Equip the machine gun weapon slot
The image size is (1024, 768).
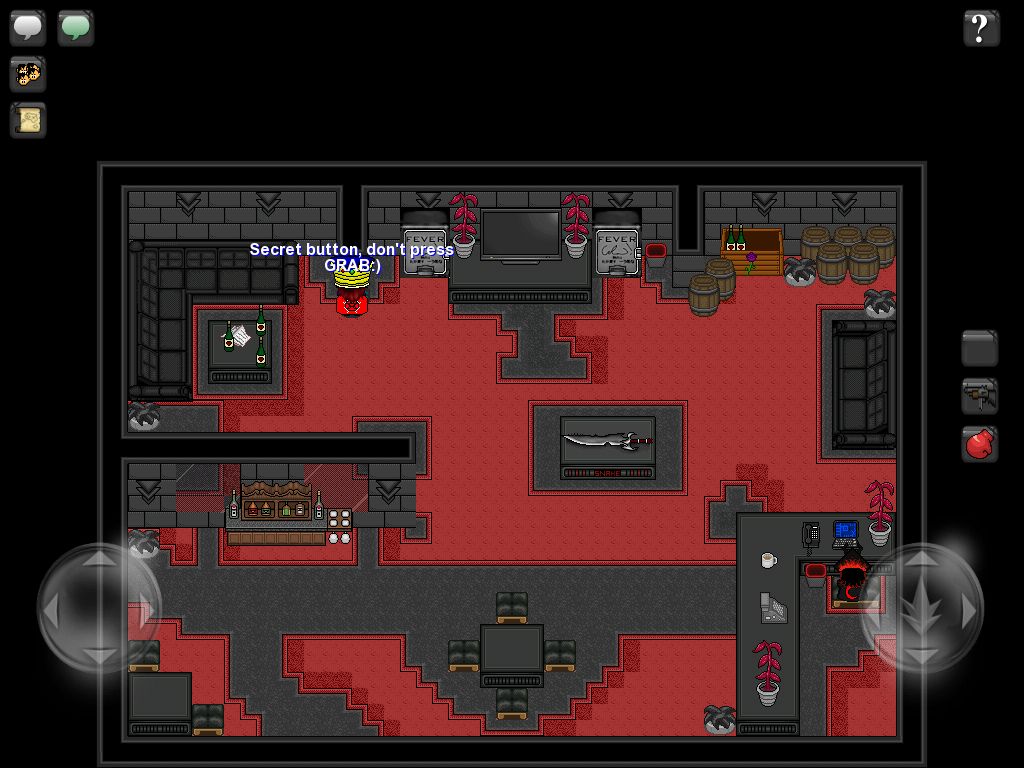tap(980, 396)
